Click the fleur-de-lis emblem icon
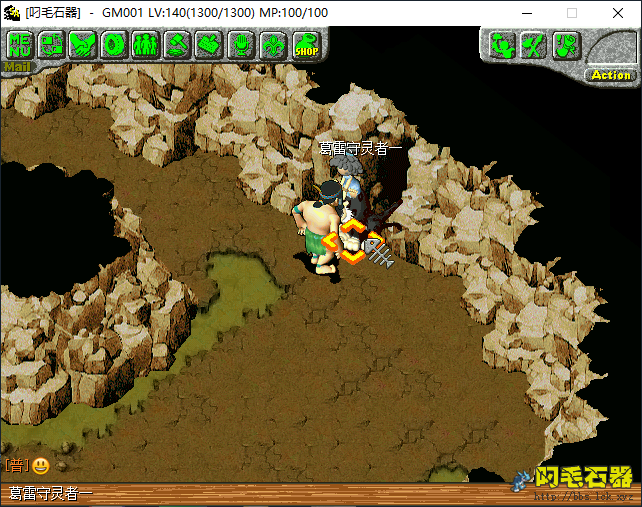This screenshot has height=507, width=642. click(x=272, y=45)
